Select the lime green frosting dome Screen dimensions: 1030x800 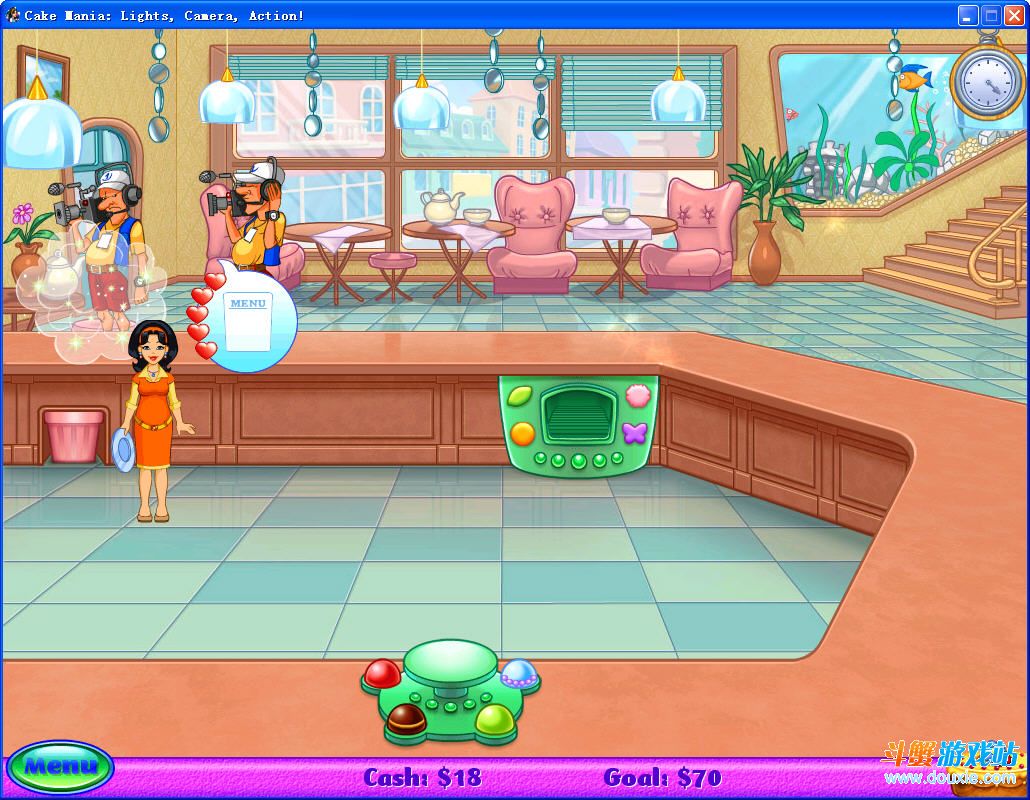[x=493, y=718]
